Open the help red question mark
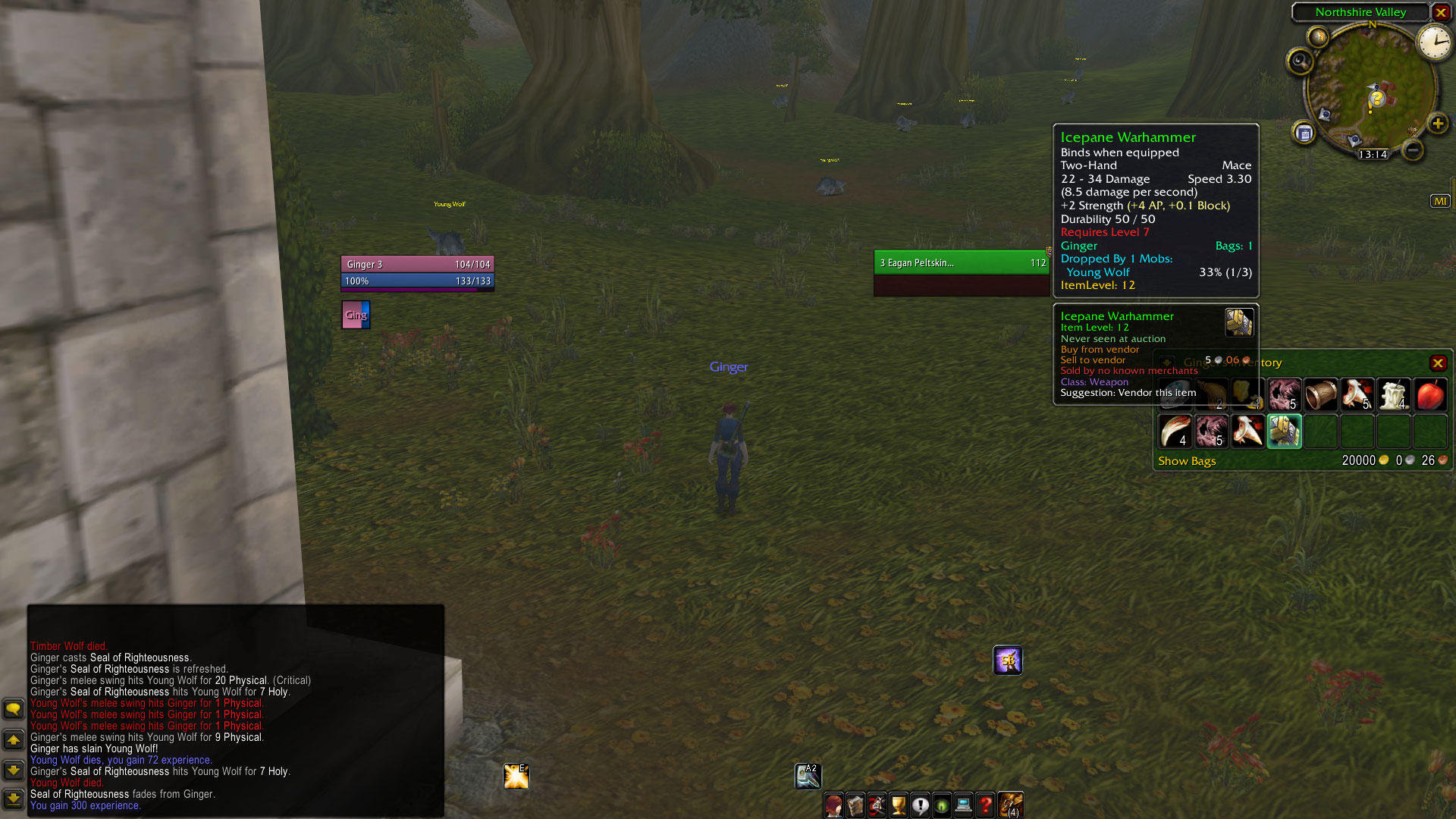1456x819 pixels. [985, 805]
